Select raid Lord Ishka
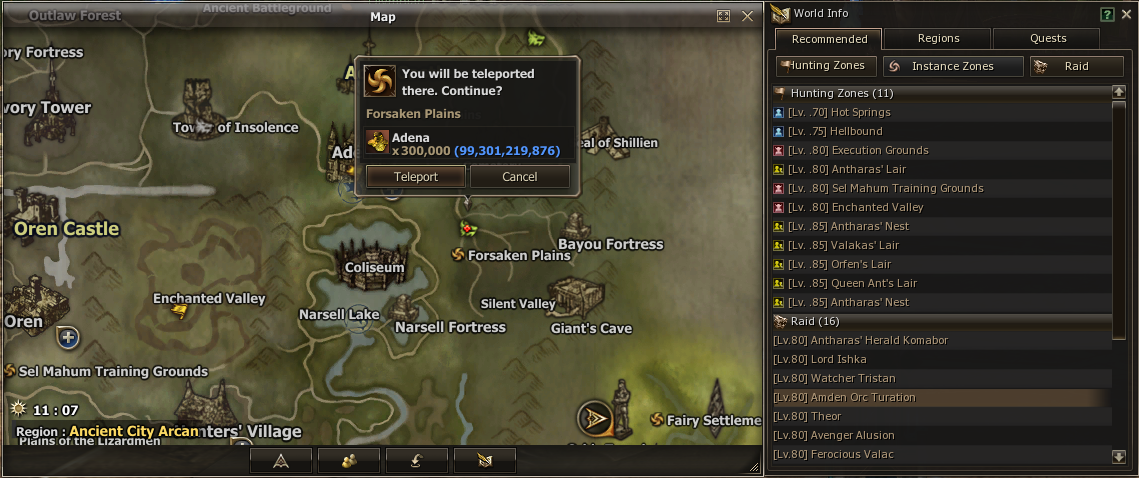Screen dimensions: 1139x478 [839, 359]
